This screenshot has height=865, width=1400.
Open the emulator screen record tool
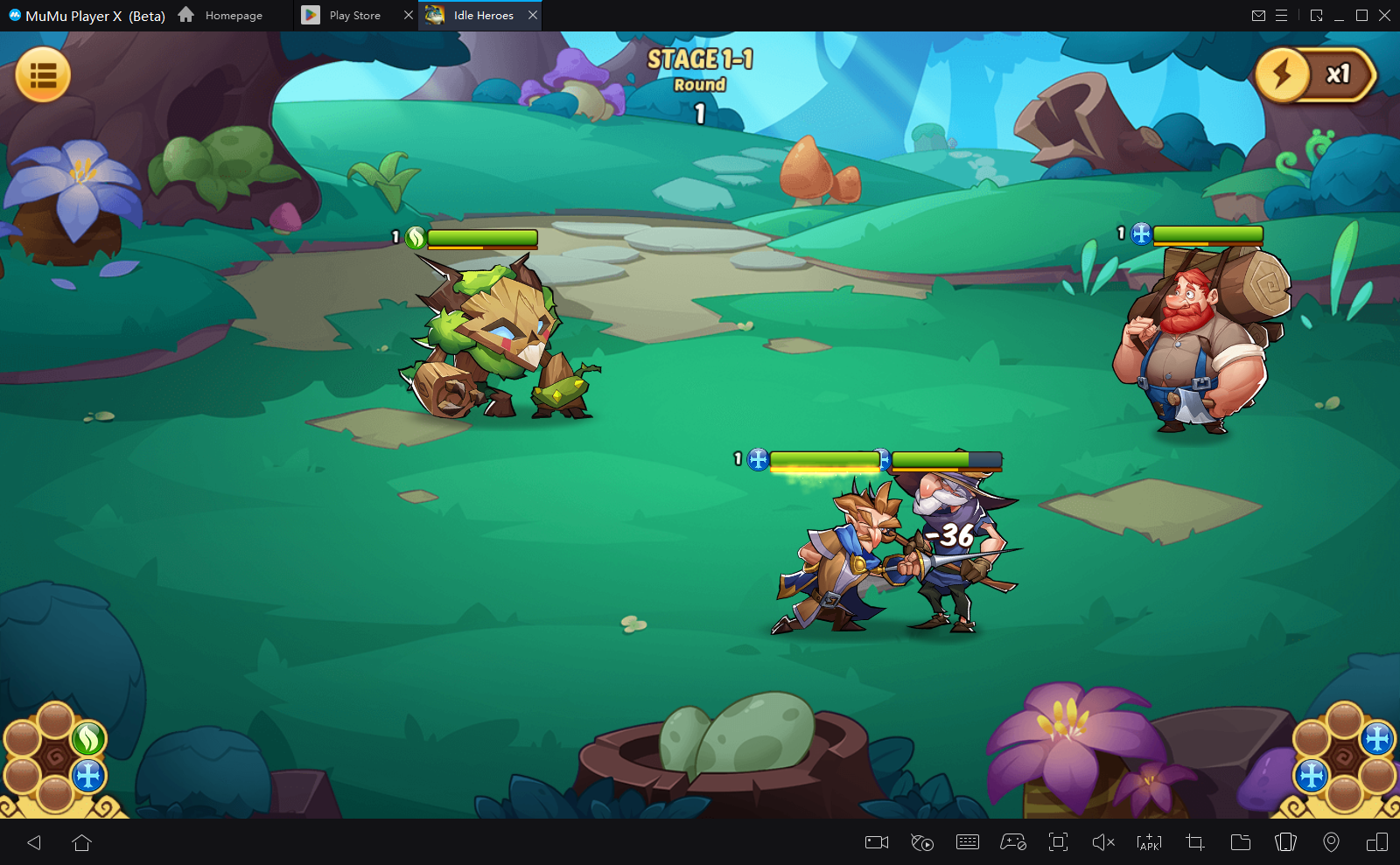[x=877, y=842]
